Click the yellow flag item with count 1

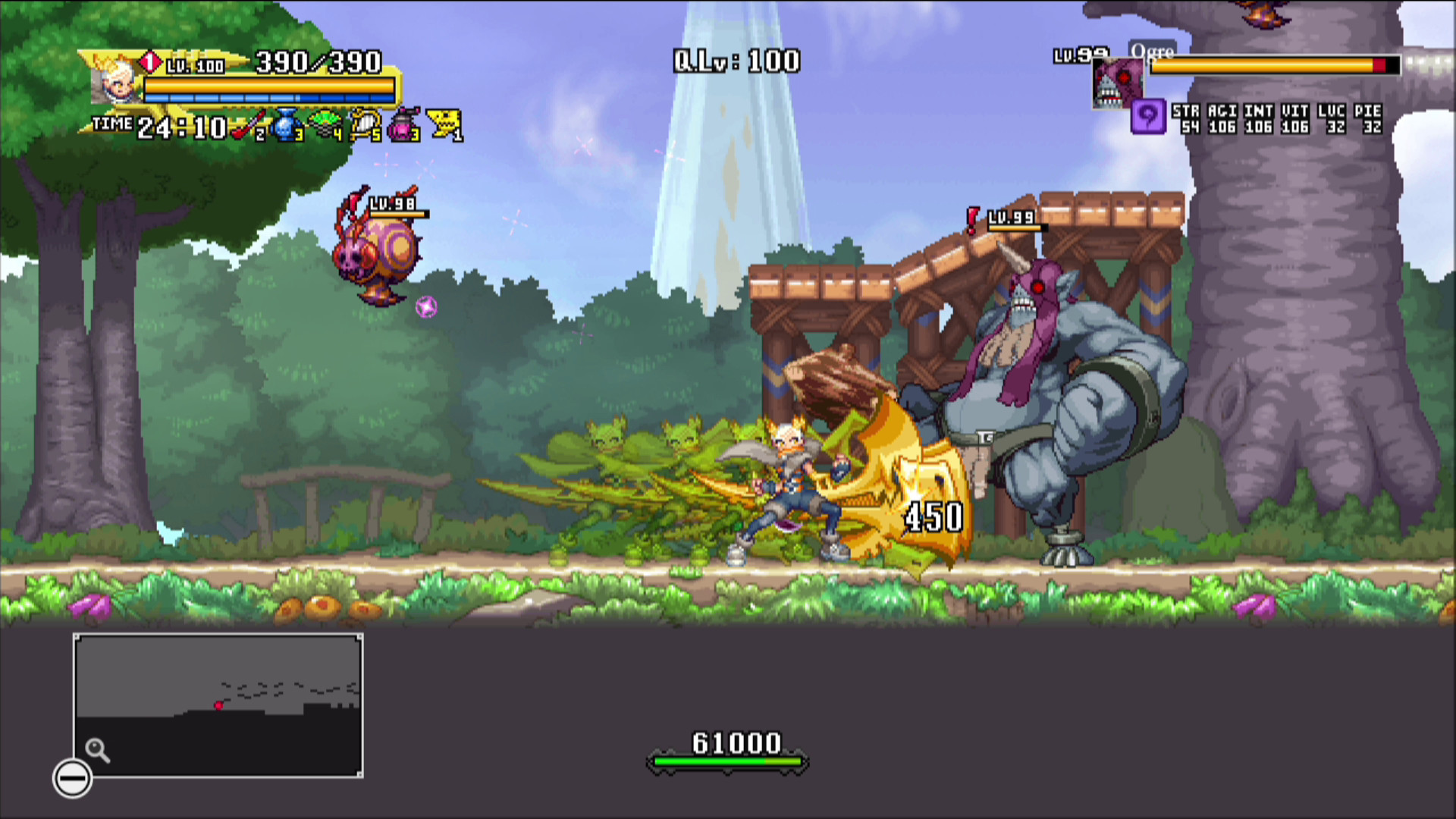444,124
